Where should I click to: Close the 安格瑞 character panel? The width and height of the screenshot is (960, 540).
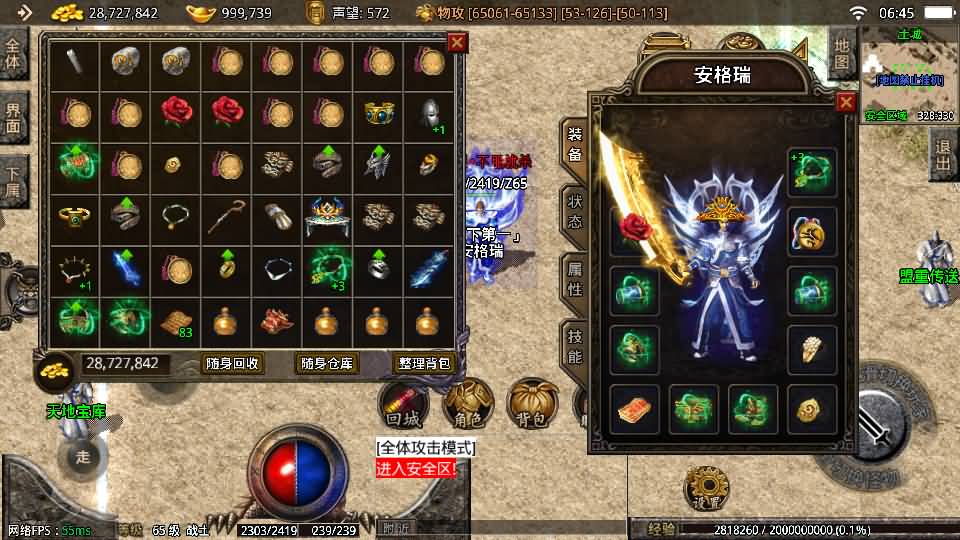[846, 102]
